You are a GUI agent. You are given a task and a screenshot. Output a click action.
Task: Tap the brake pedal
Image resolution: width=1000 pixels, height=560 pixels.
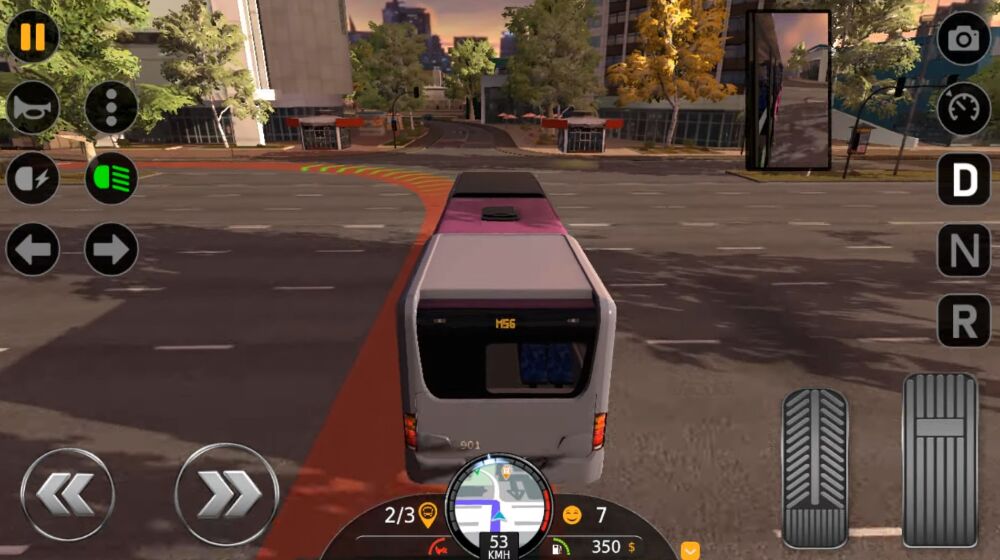coord(814,467)
